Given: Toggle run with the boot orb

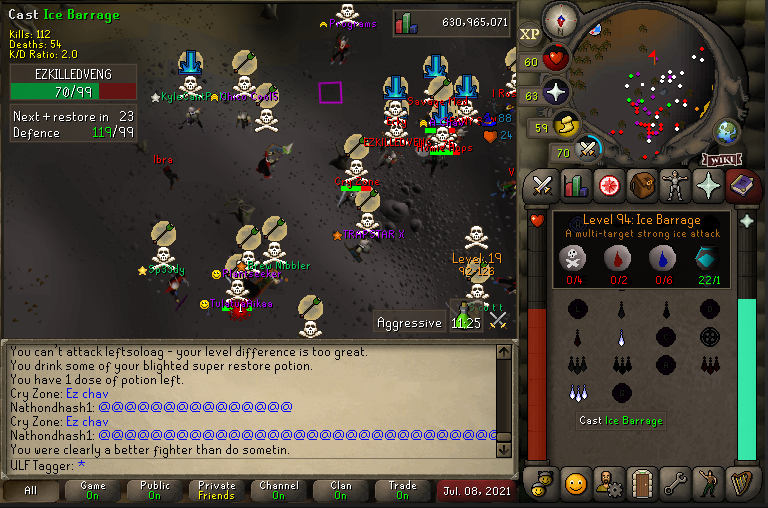Looking at the screenshot, I should point(567,125).
